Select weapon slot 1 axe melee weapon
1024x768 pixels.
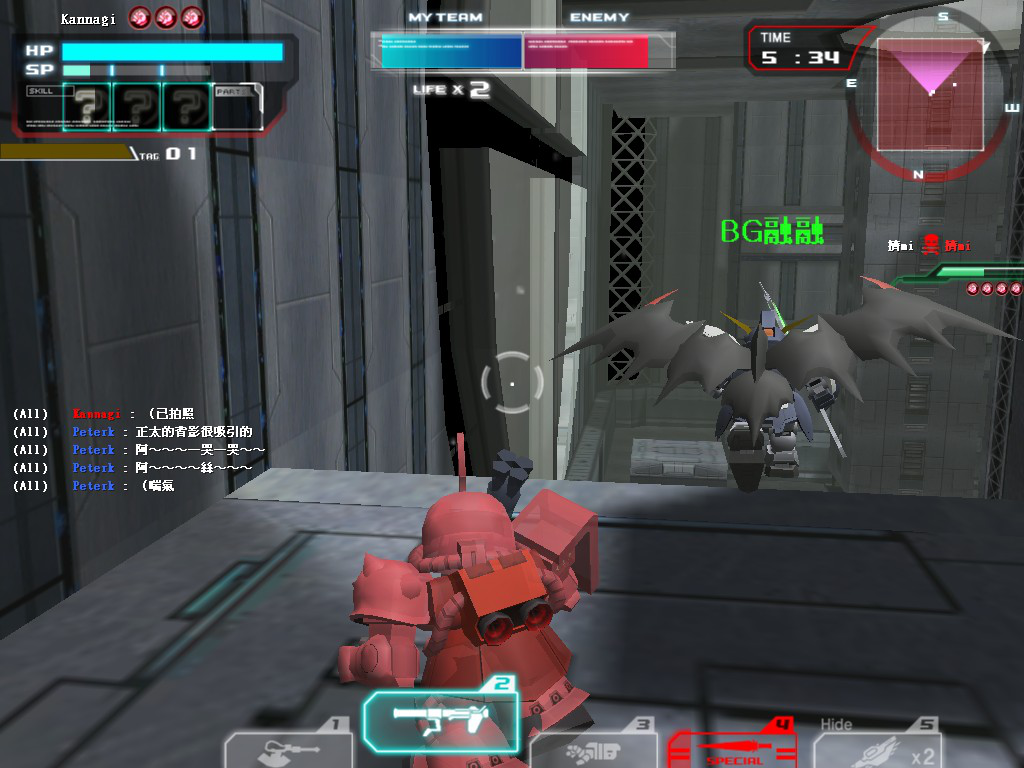click(x=288, y=750)
